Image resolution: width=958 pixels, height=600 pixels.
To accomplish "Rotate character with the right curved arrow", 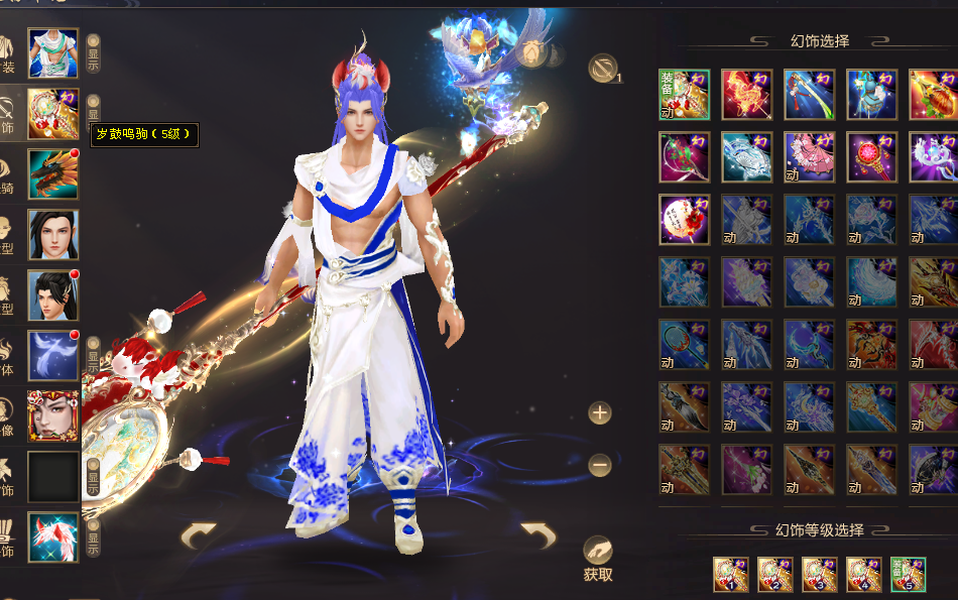I will (538, 537).
